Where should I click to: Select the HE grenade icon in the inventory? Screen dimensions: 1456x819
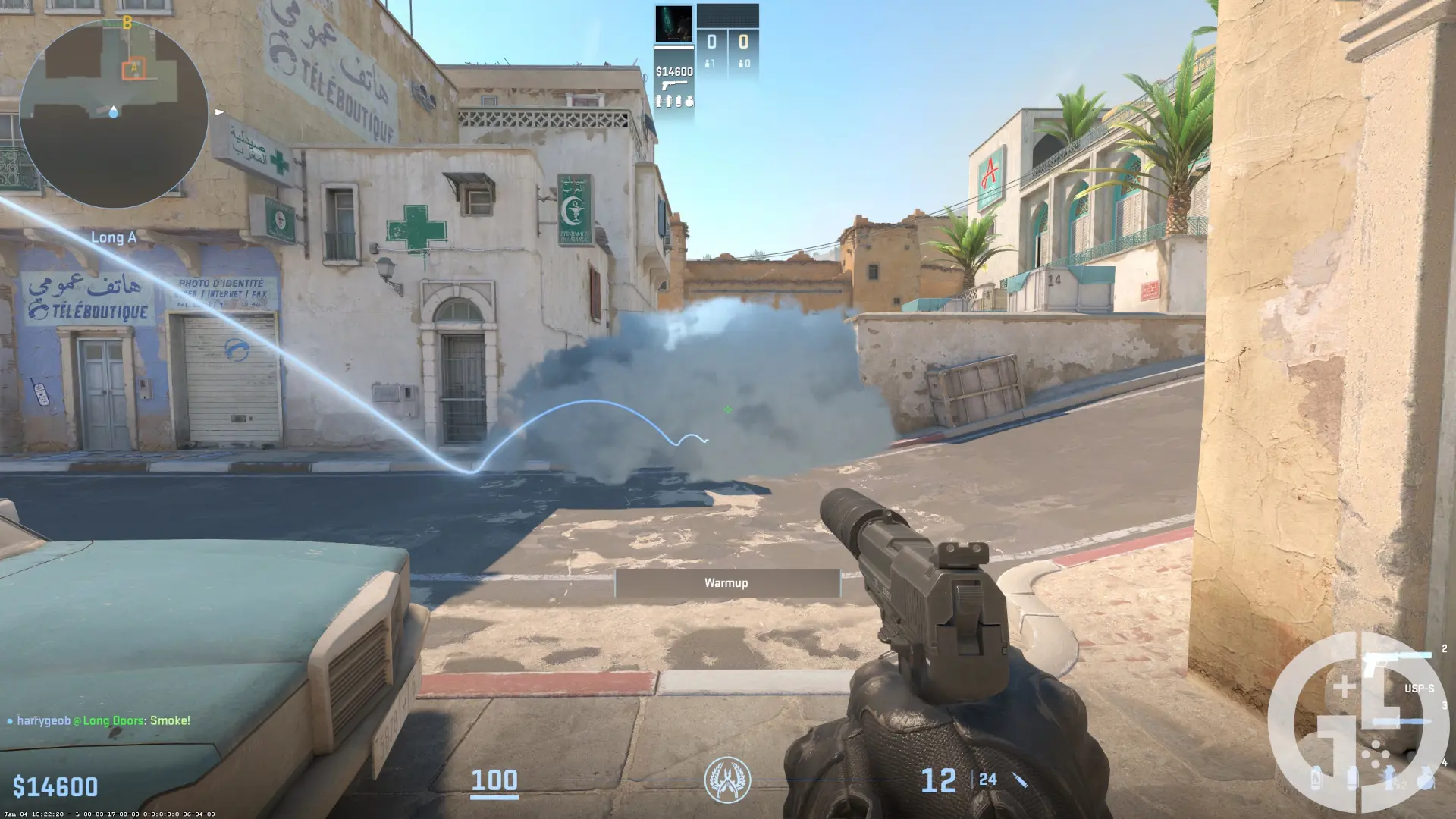1425,779
